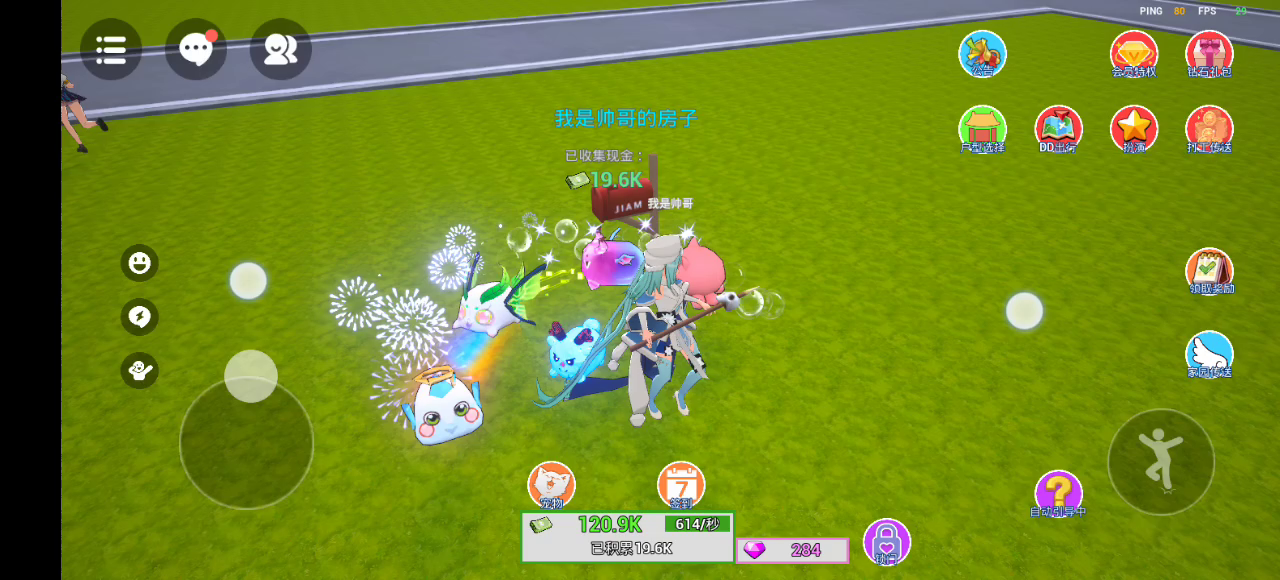
Task: Open the DD出行 travel map
Action: coord(1058,129)
